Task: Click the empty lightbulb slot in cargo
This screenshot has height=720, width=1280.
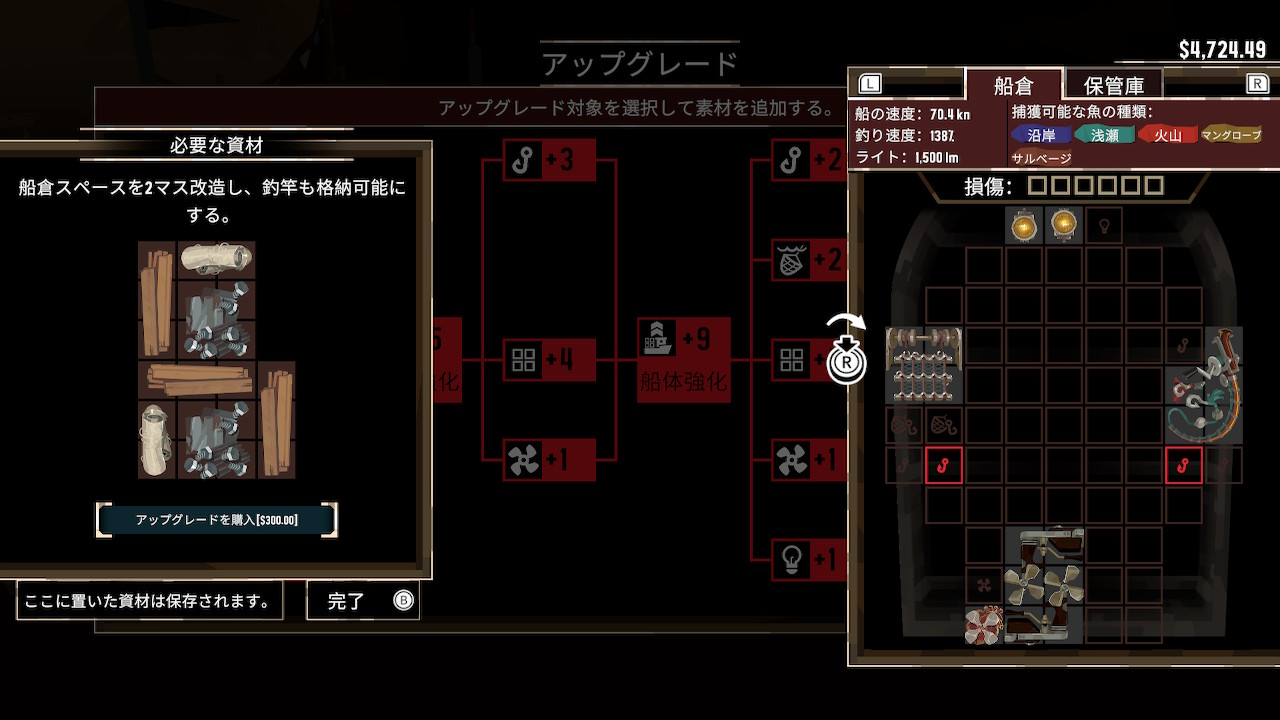Action: click(1104, 225)
